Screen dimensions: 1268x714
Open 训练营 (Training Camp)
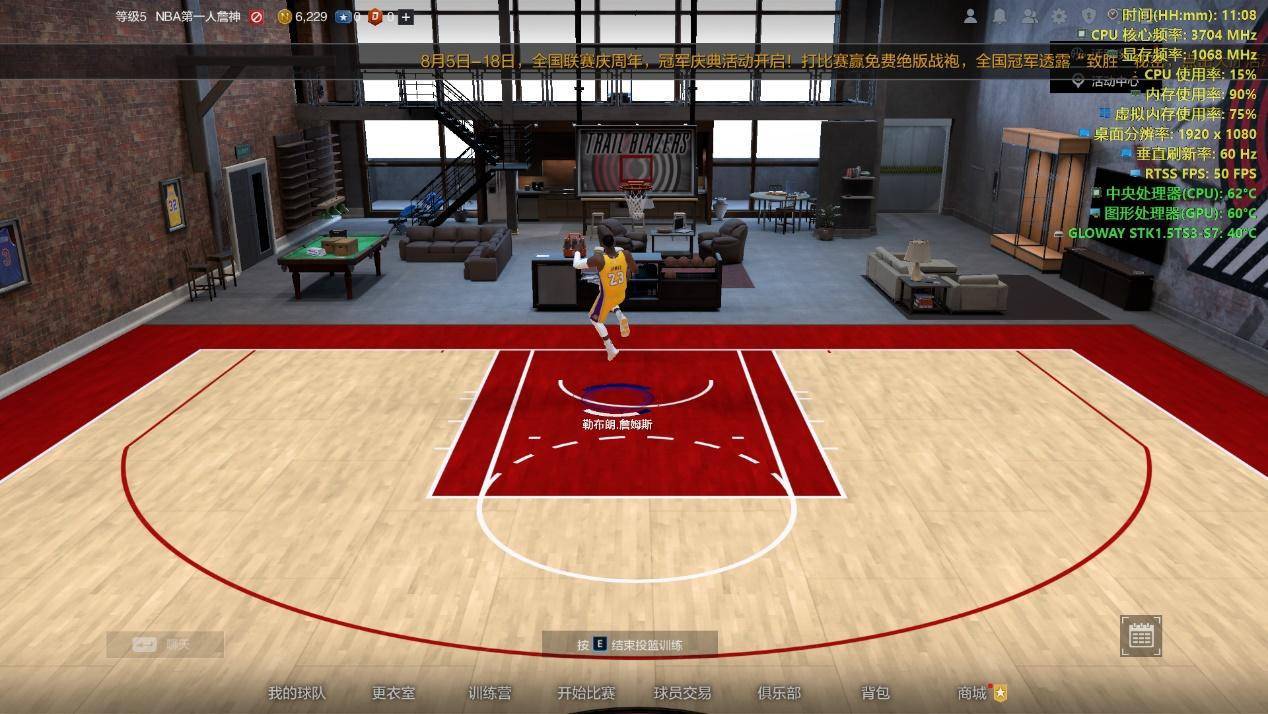(x=490, y=692)
